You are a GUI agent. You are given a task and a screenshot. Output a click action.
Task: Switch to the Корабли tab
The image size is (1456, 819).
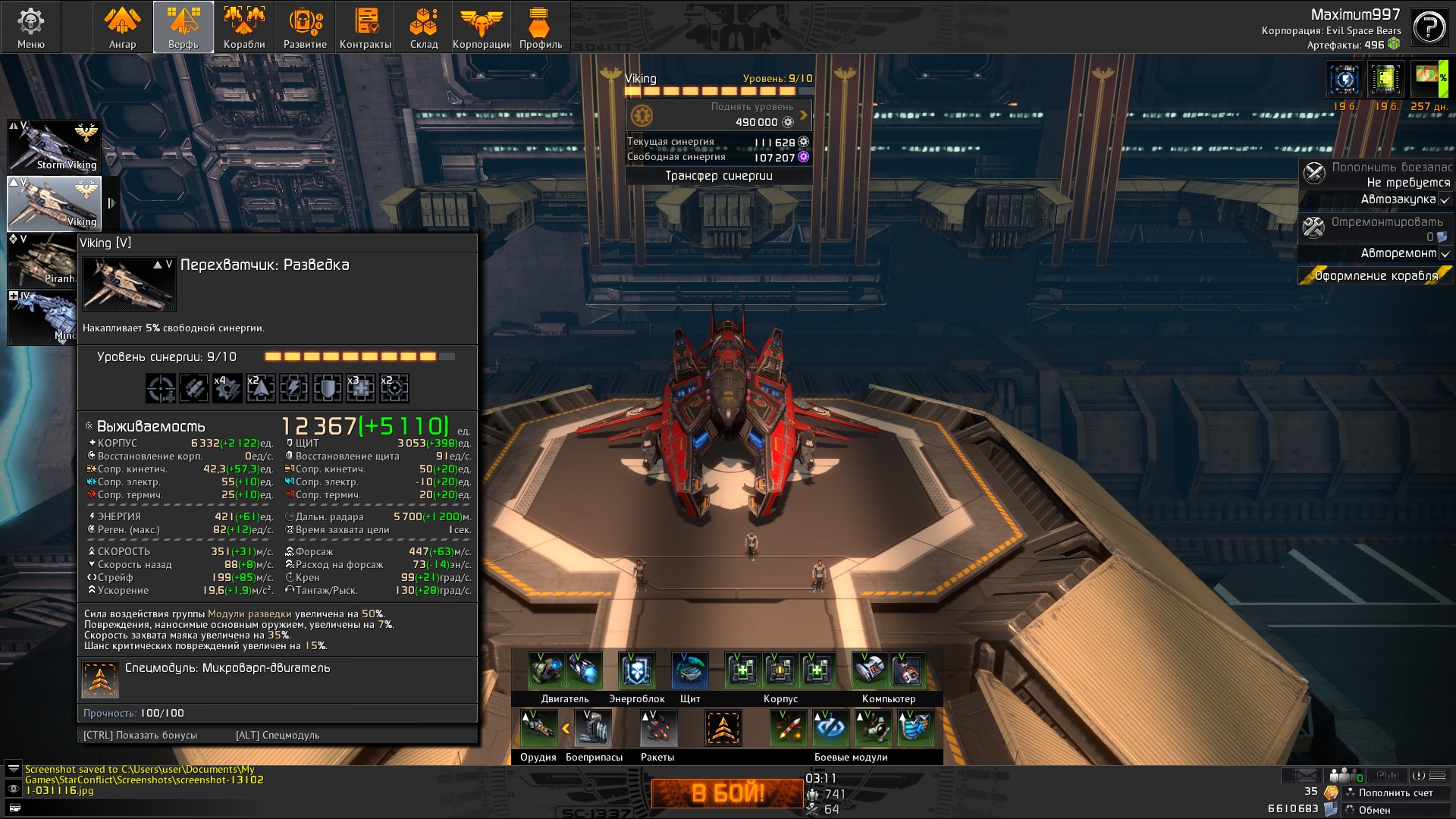244,27
